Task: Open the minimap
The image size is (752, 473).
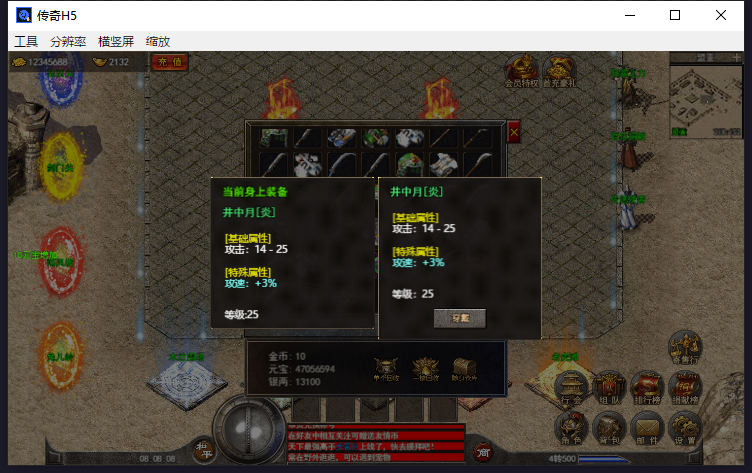Action: tap(704, 99)
